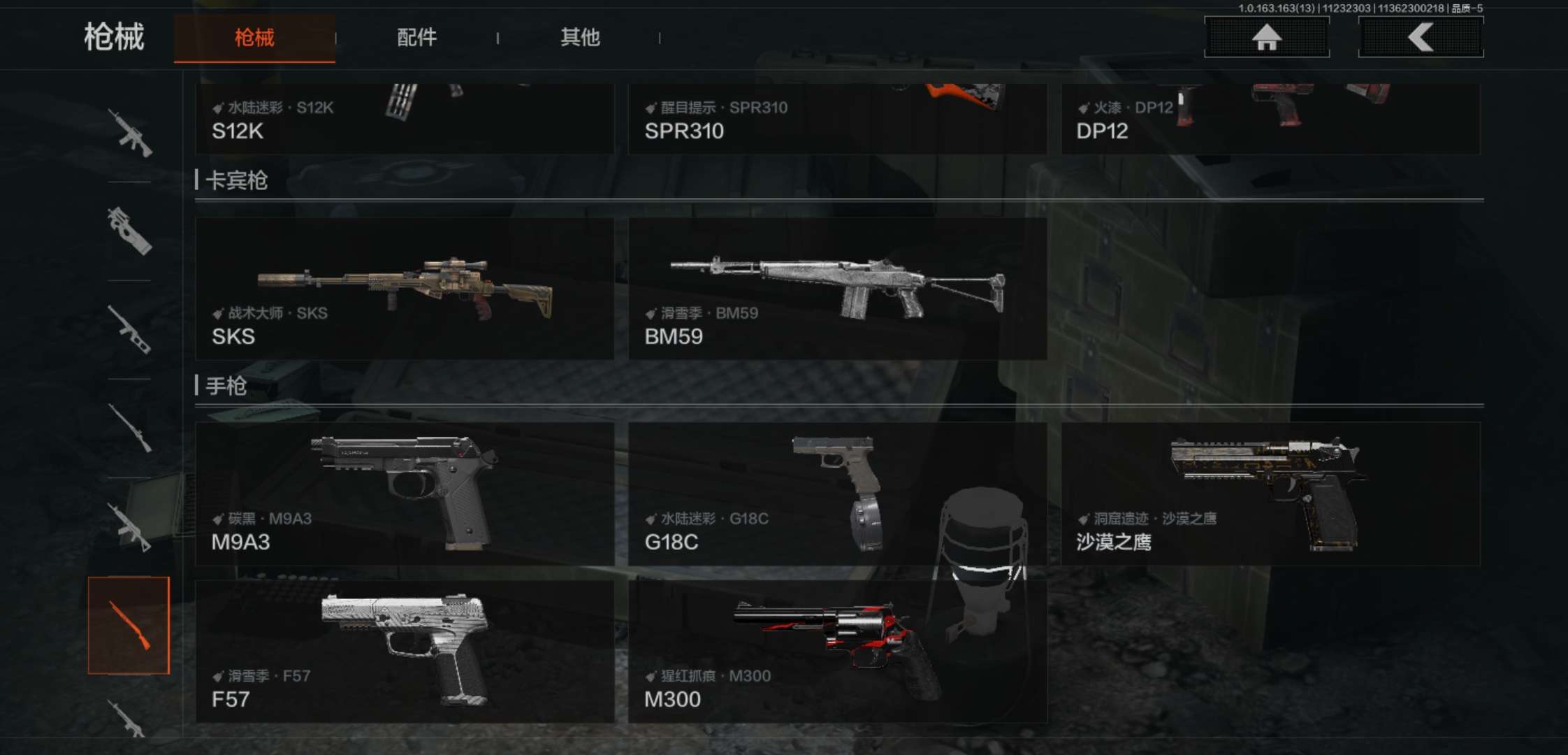This screenshot has height=755, width=1568.
Task: Select the F57 pistol card
Action: click(x=404, y=652)
